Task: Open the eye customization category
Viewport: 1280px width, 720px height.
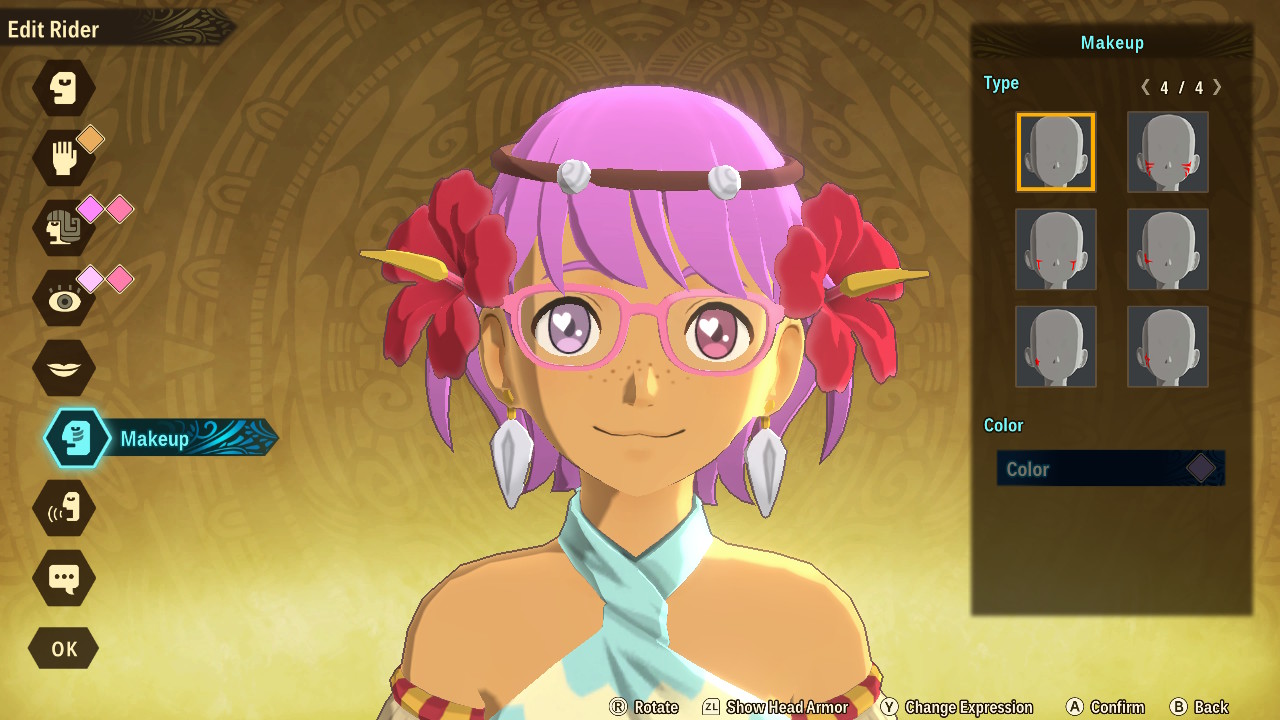Action: click(x=64, y=298)
